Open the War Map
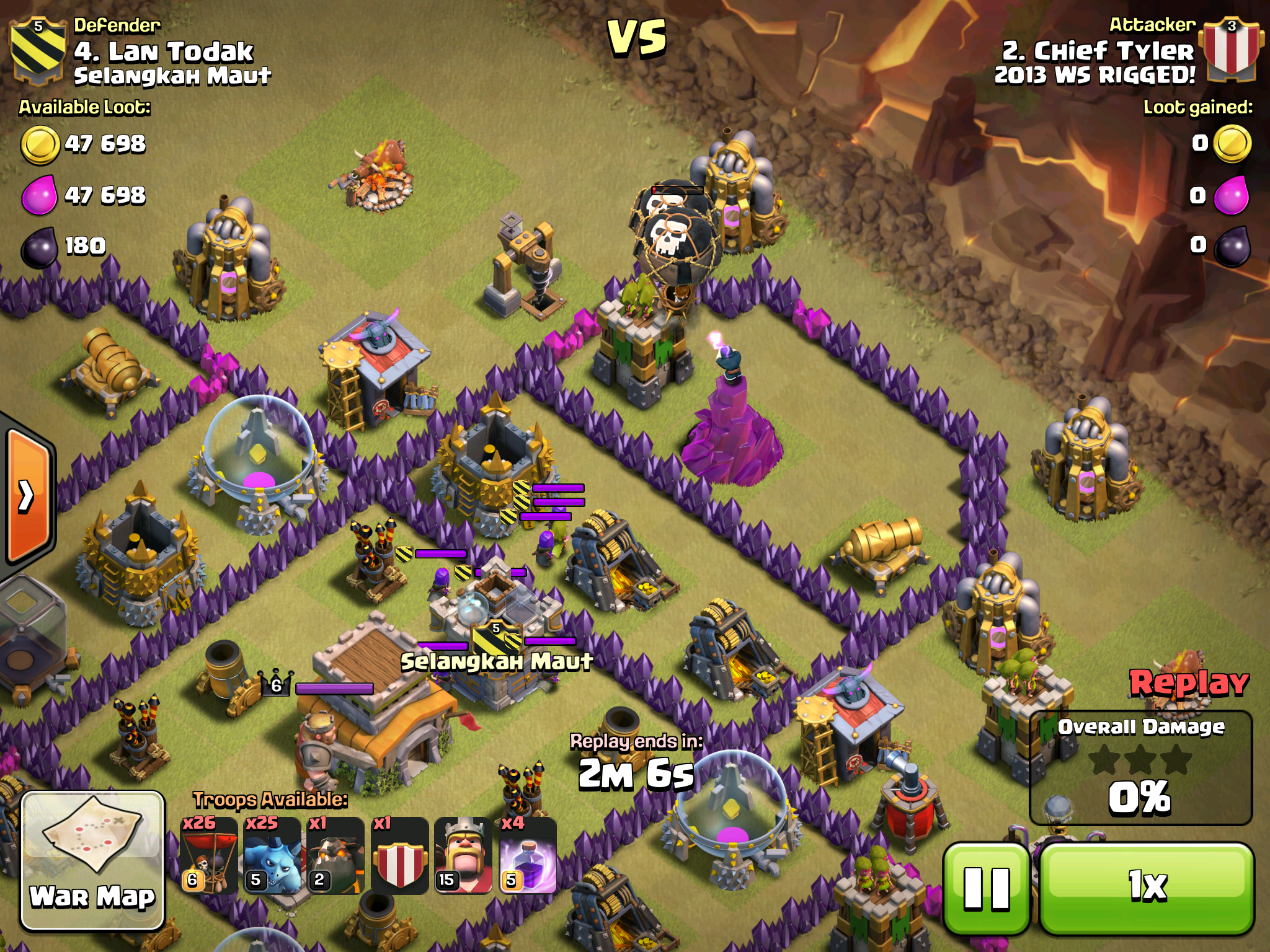The width and height of the screenshot is (1270, 952). click(93, 860)
